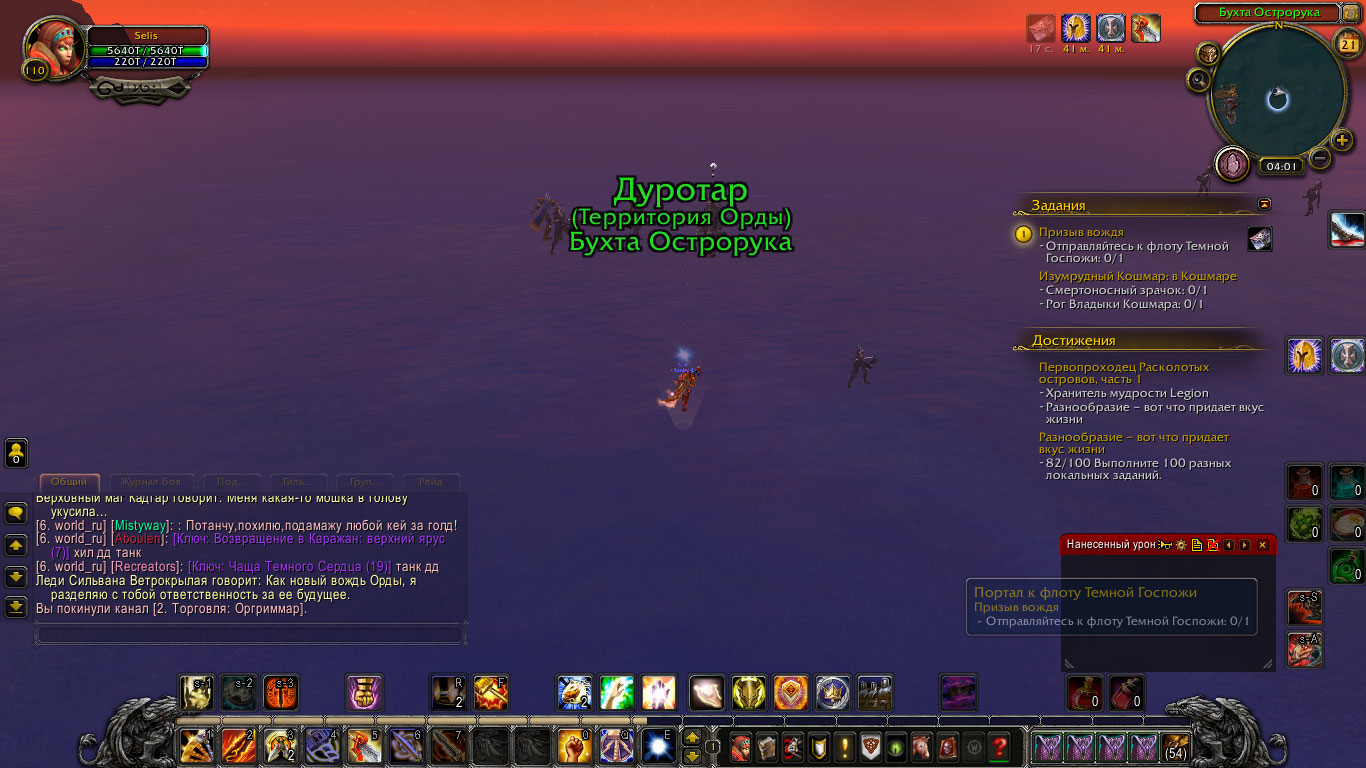Toggle the minimap tracking magnifier button

(x=1198, y=78)
